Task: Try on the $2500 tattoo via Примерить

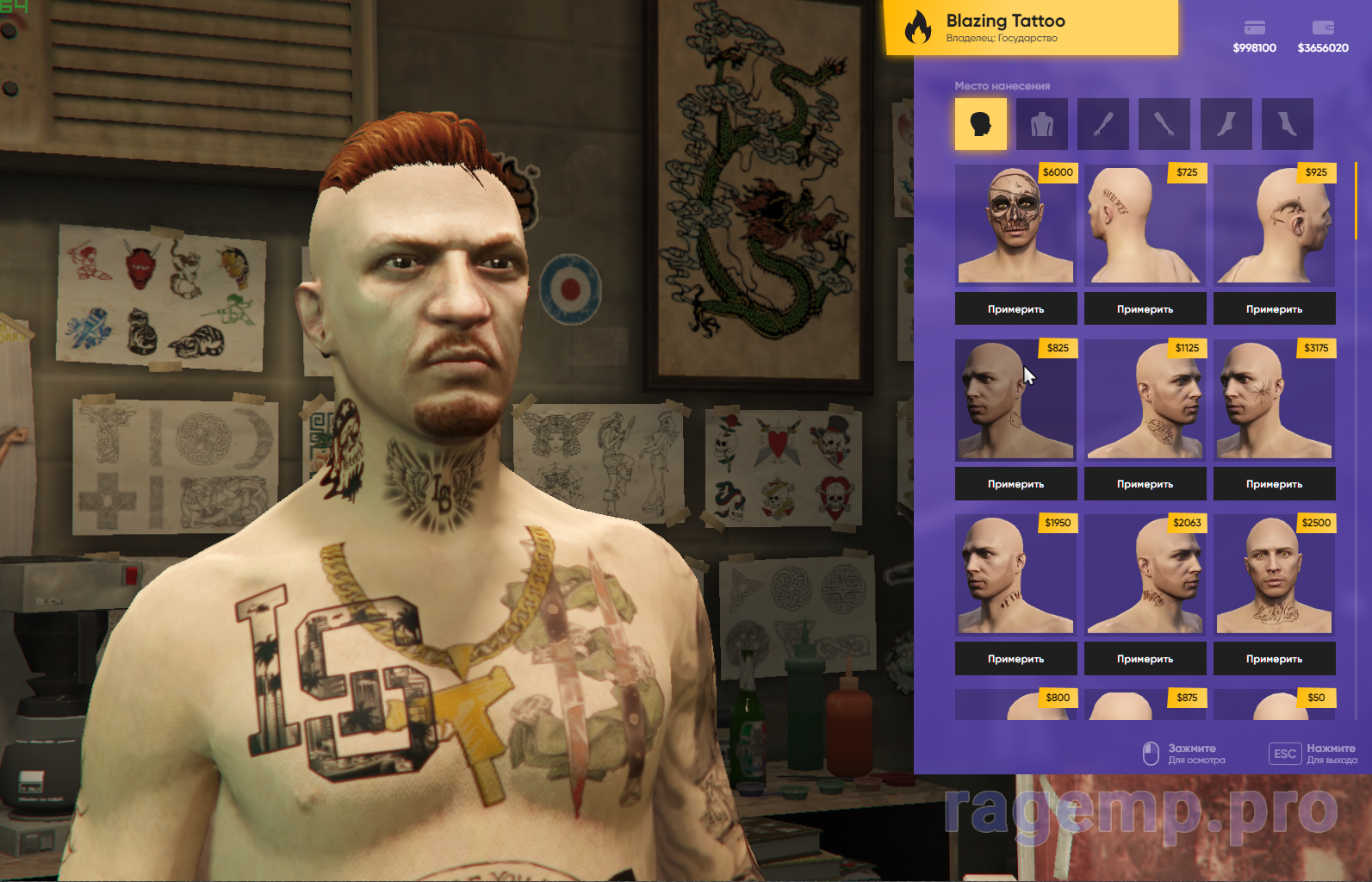Action: 1274,659
